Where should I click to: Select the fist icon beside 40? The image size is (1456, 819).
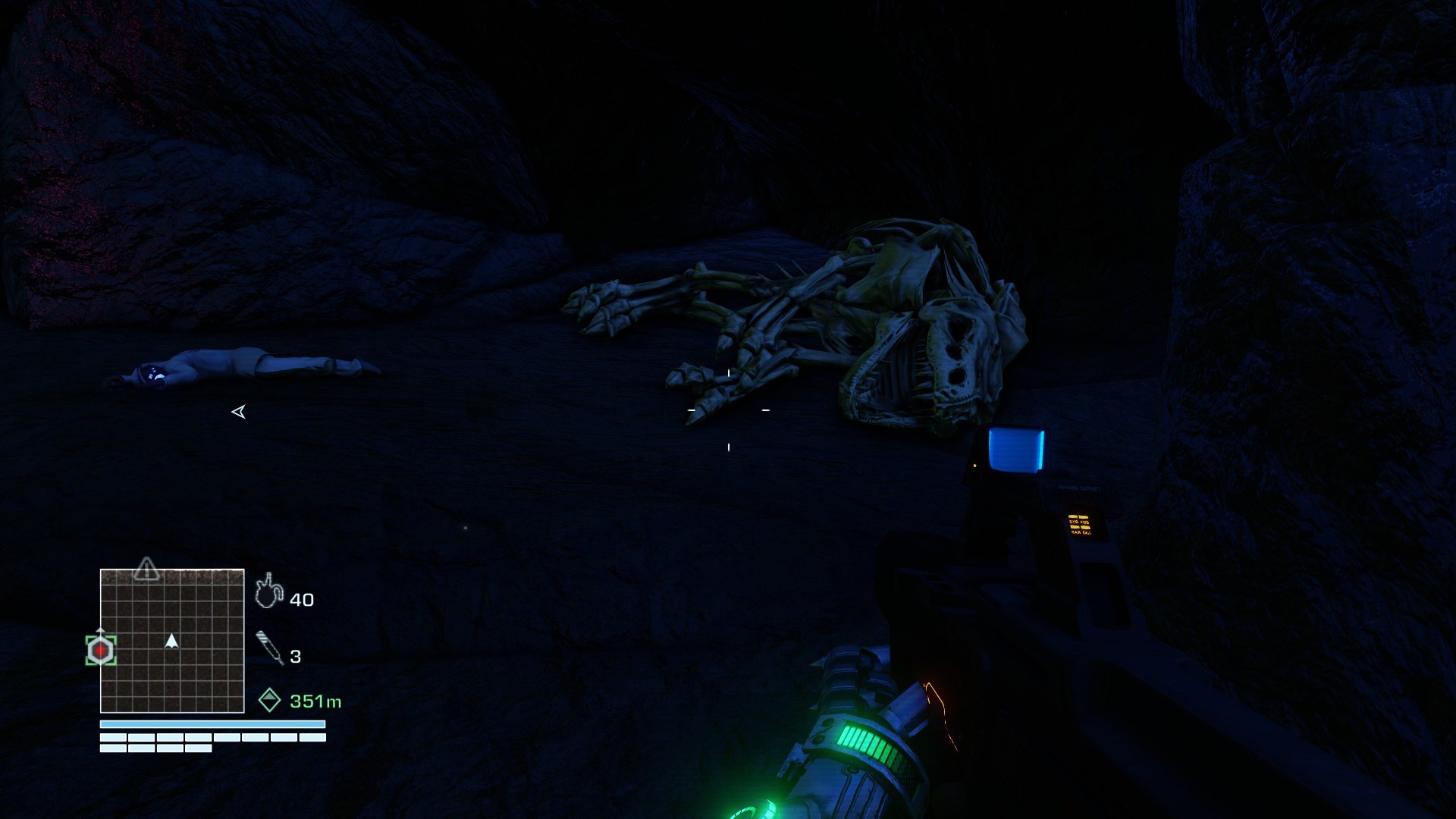coord(268,591)
